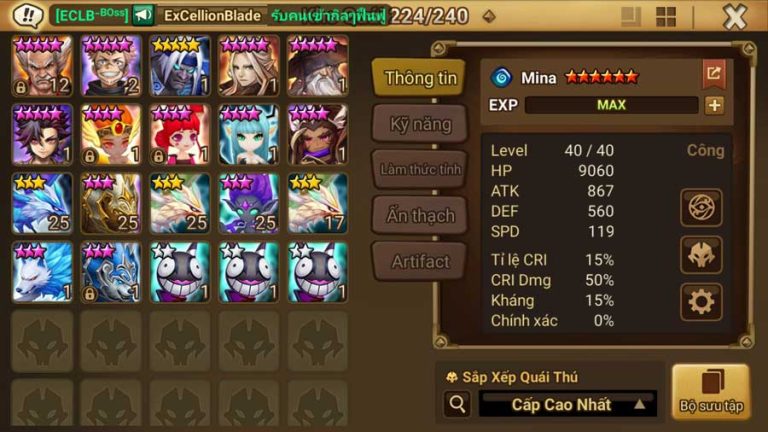Select the Làm thức tỉnh tab
768x432 pixels.
[x=420, y=169]
